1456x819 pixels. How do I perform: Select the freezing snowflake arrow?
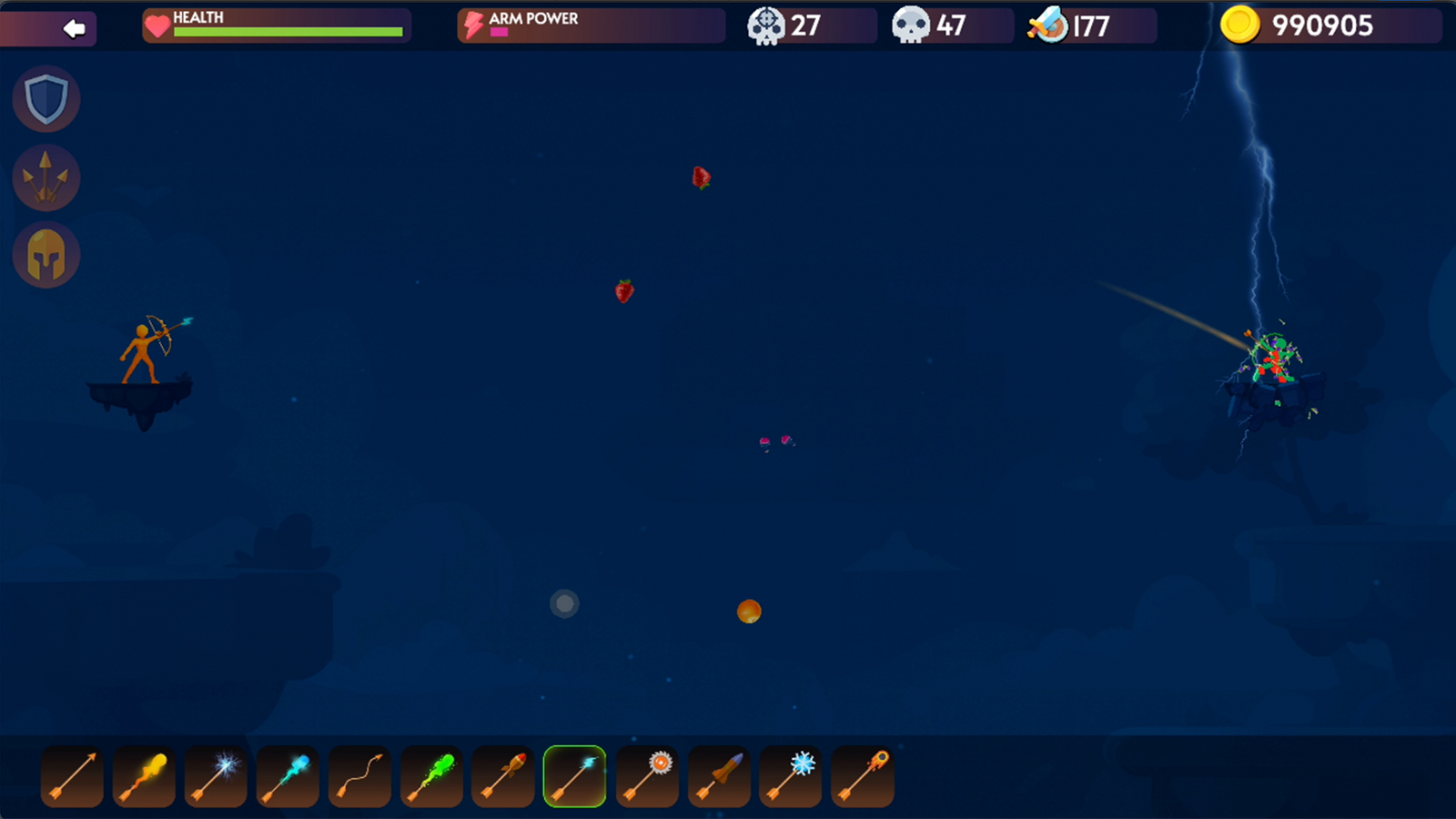click(x=790, y=775)
